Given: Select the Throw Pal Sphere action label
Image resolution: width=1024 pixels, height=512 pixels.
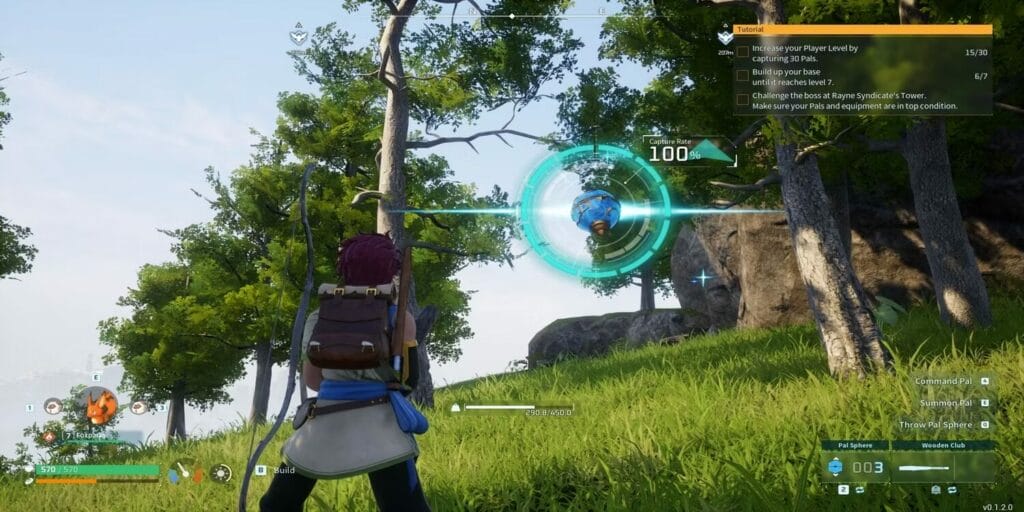Looking at the screenshot, I should click(936, 425).
